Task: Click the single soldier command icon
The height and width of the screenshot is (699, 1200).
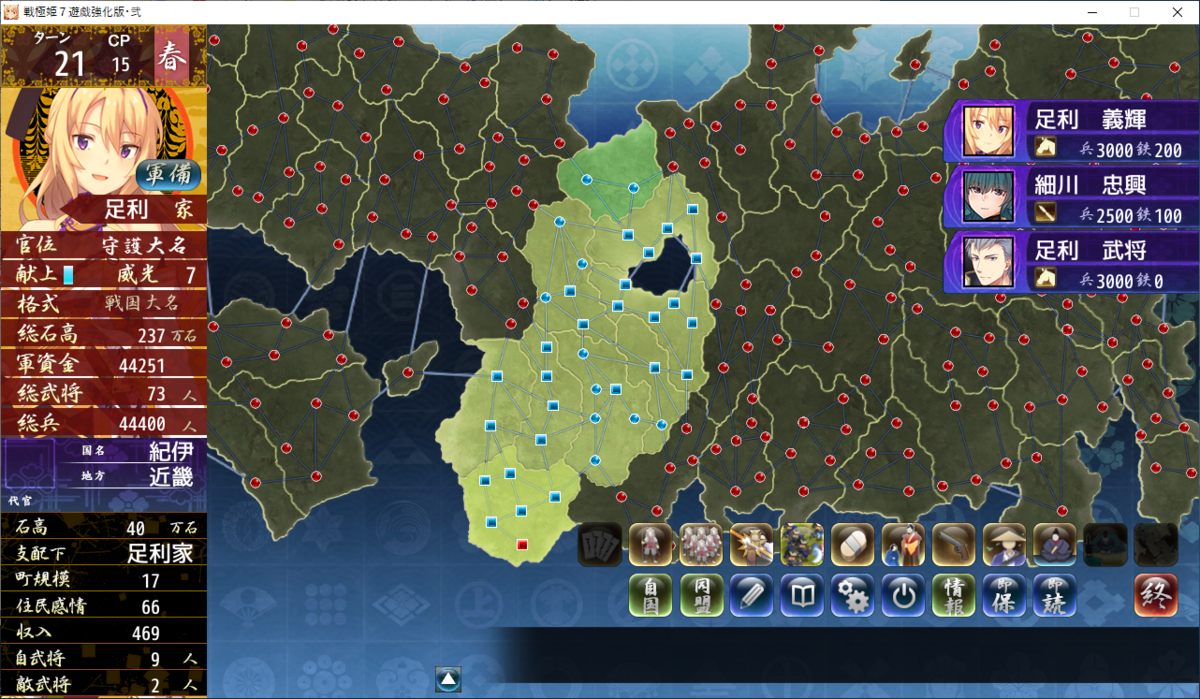Action: click(650, 545)
